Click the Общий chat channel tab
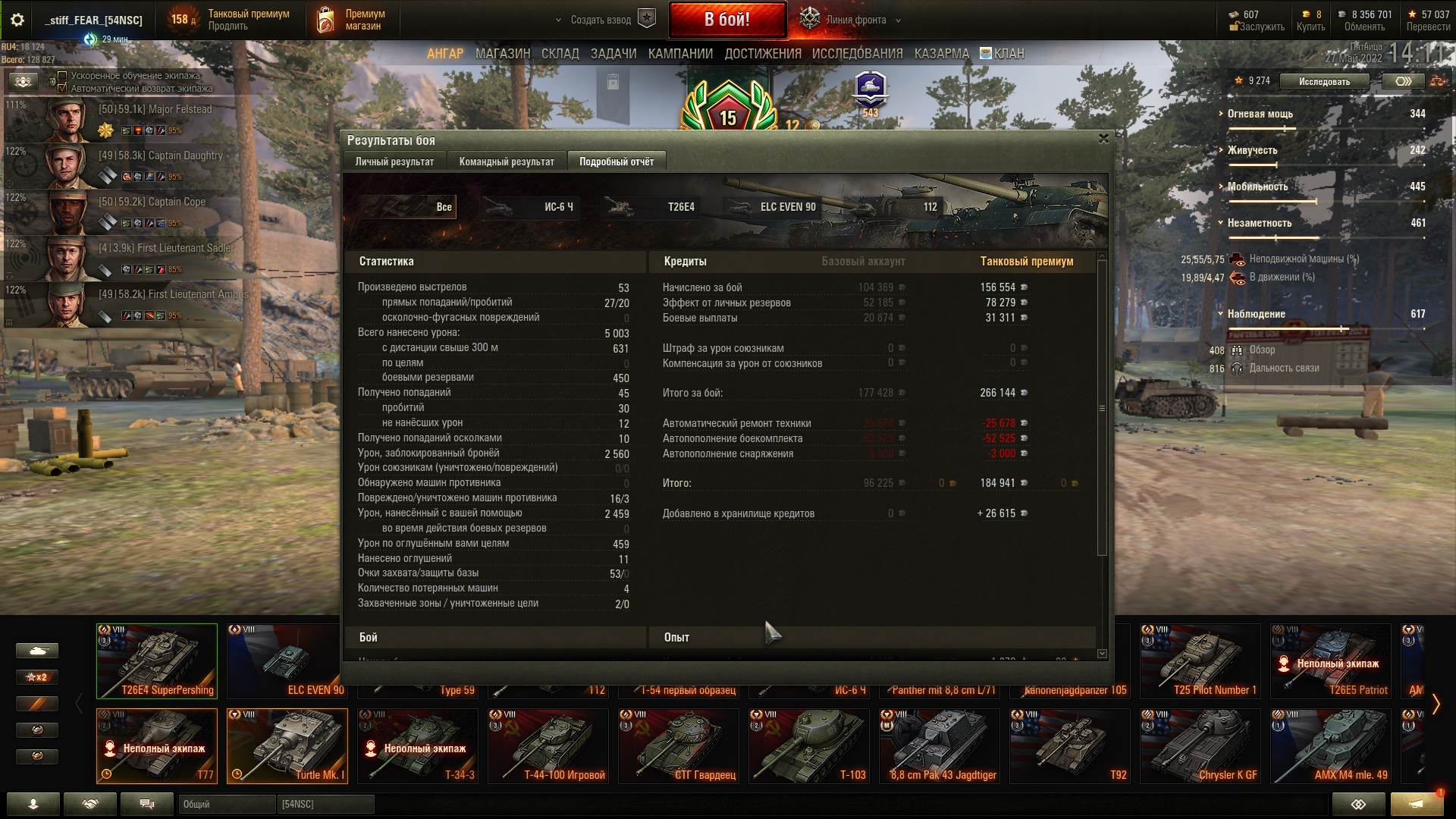Viewport: 1456px width, 819px height. click(226, 804)
